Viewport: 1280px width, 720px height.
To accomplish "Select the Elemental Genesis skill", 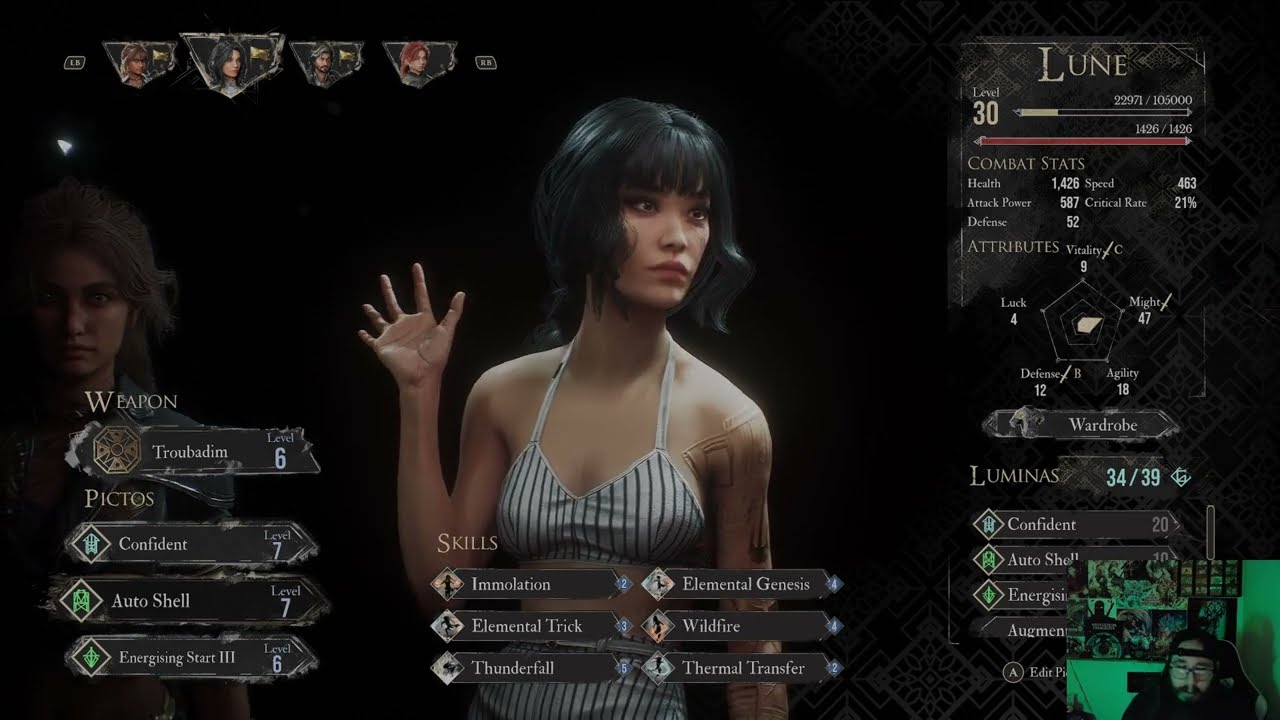I will 741,584.
